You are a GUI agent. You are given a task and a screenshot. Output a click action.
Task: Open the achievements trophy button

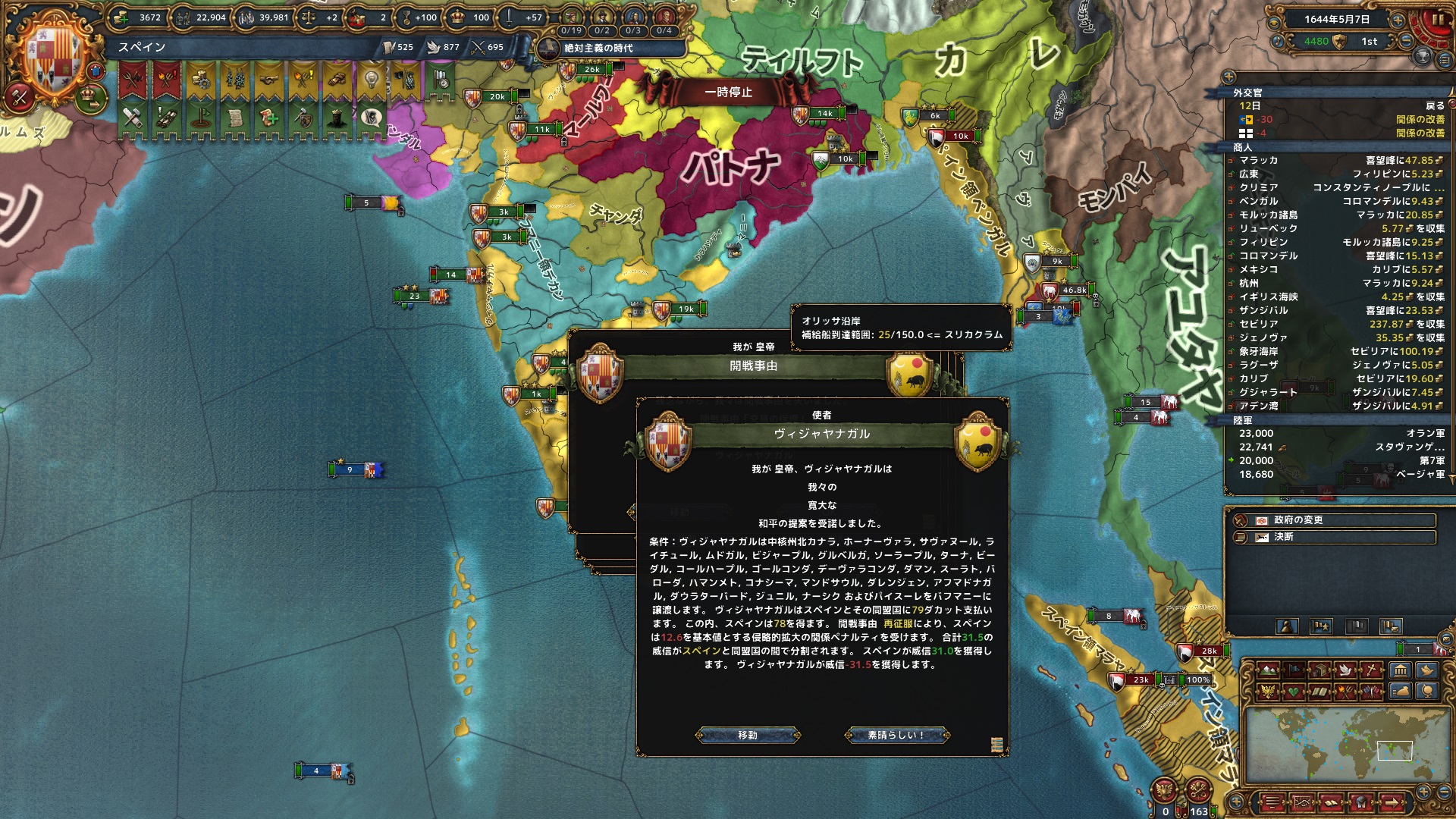pyautogui.click(x=1423, y=55)
